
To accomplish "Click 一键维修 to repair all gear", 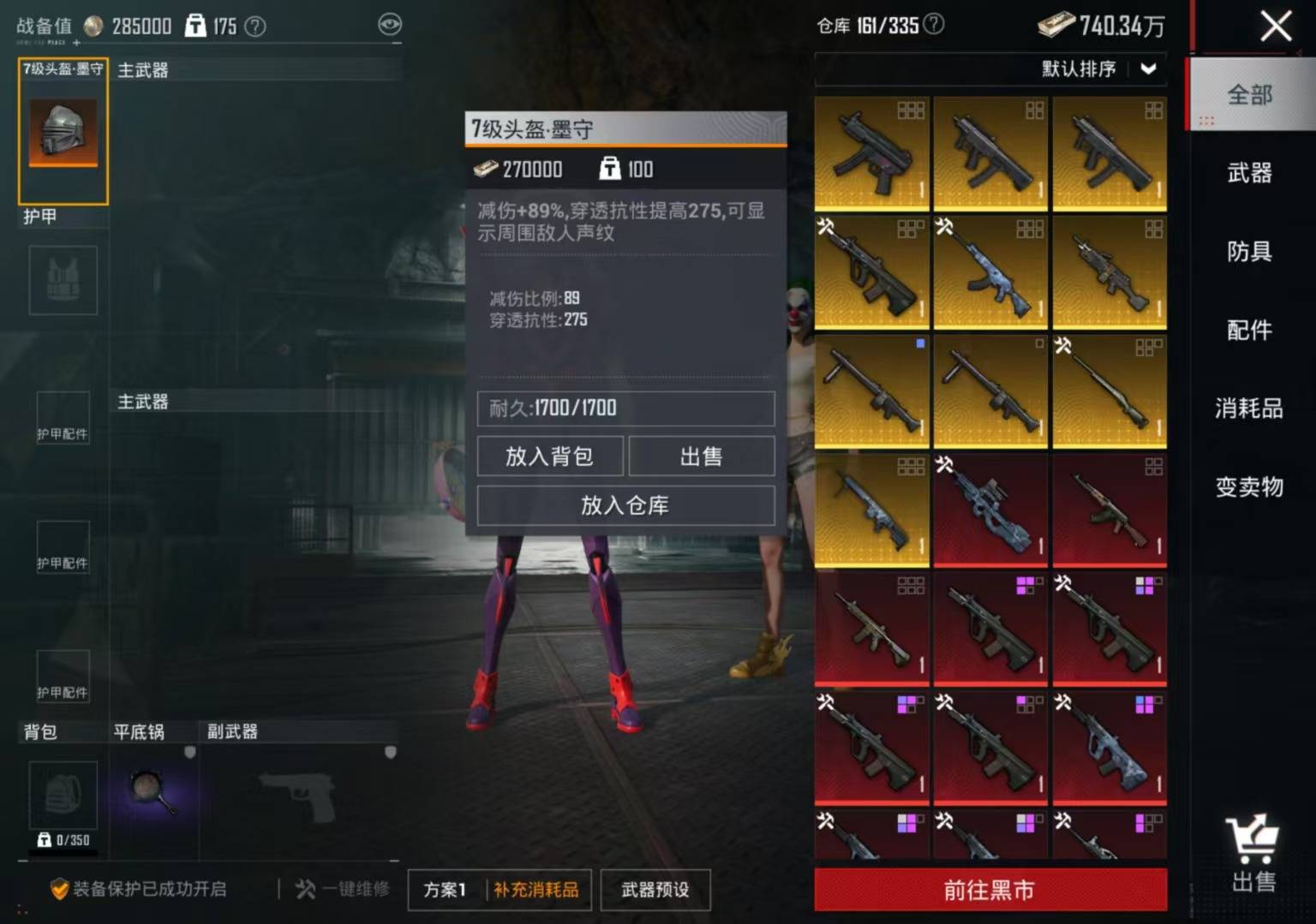I will pos(343,889).
